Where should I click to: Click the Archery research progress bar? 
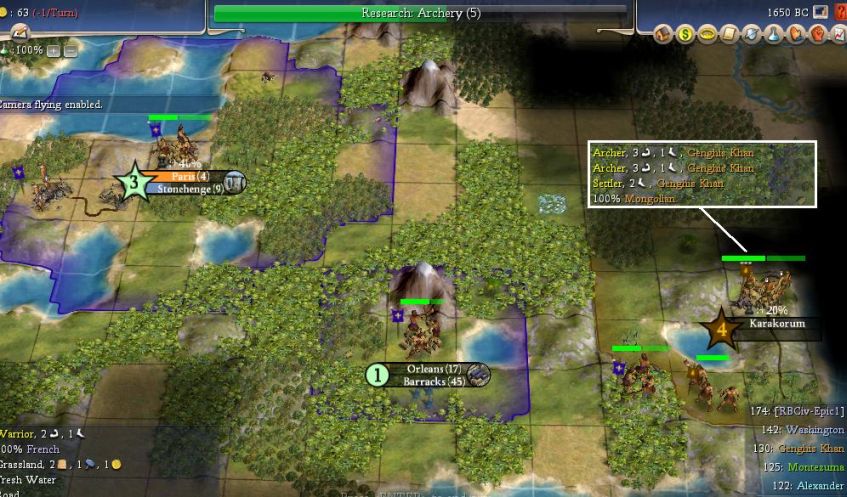[x=420, y=13]
